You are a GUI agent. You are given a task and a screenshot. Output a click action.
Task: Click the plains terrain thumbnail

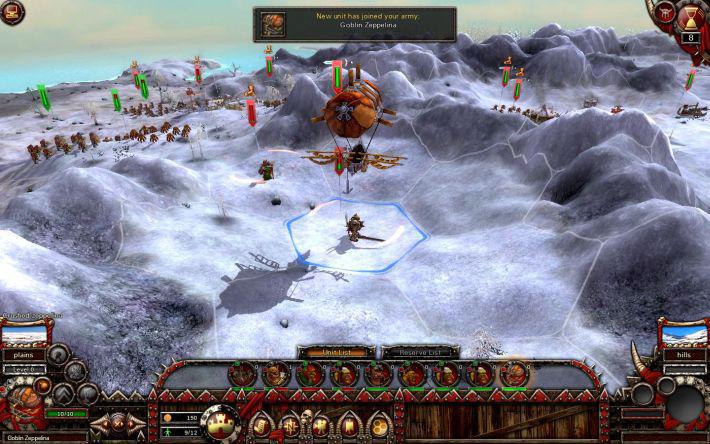tap(24, 334)
